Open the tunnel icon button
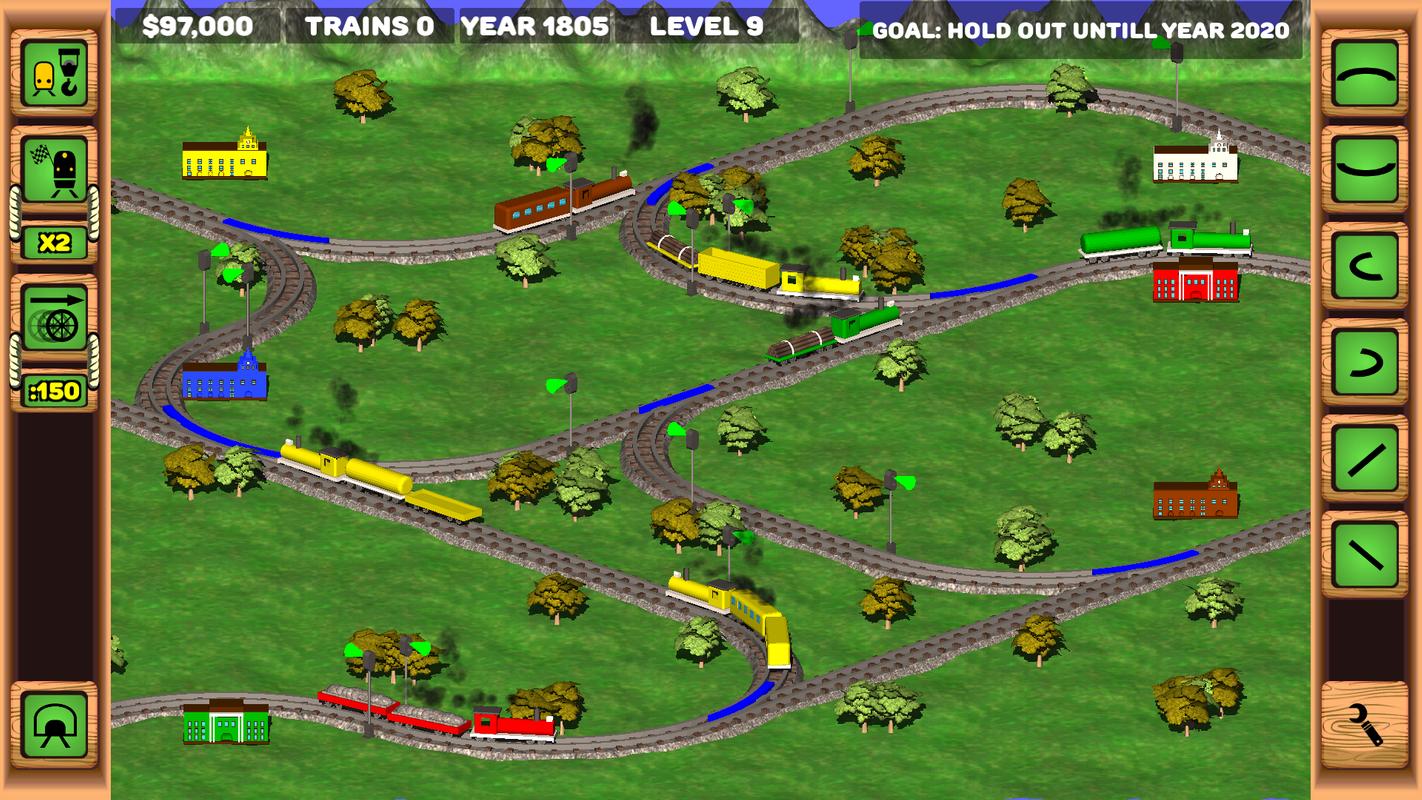 coord(54,725)
